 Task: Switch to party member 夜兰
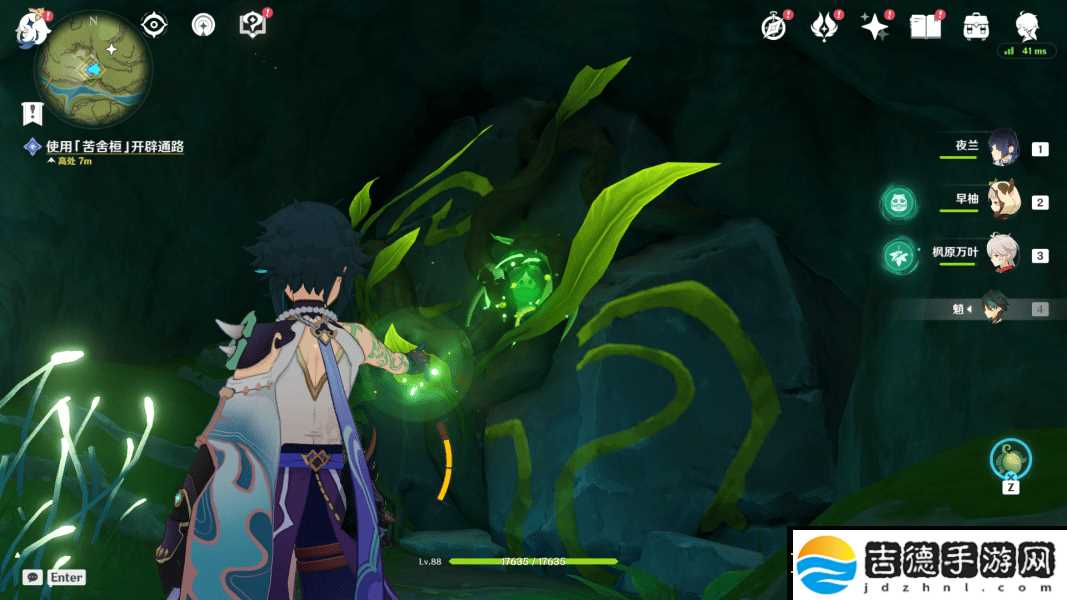coord(1001,148)
